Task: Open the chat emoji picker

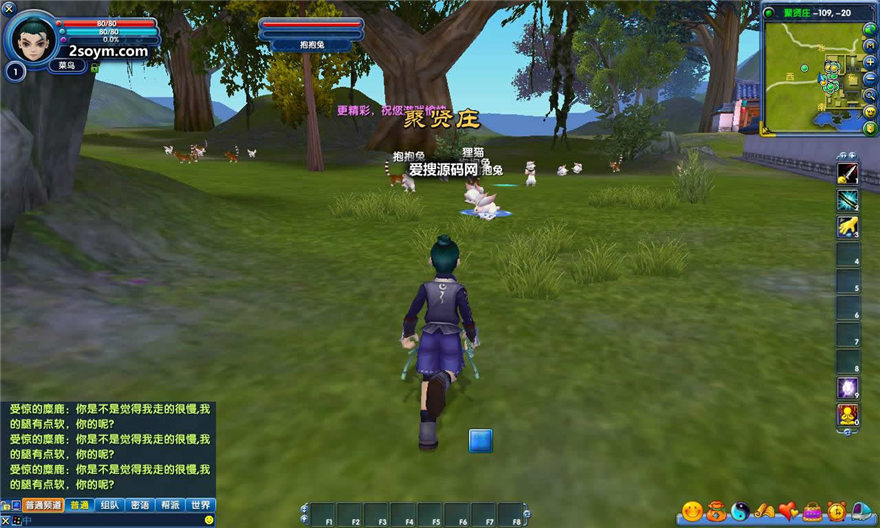Action: point(209,520)
